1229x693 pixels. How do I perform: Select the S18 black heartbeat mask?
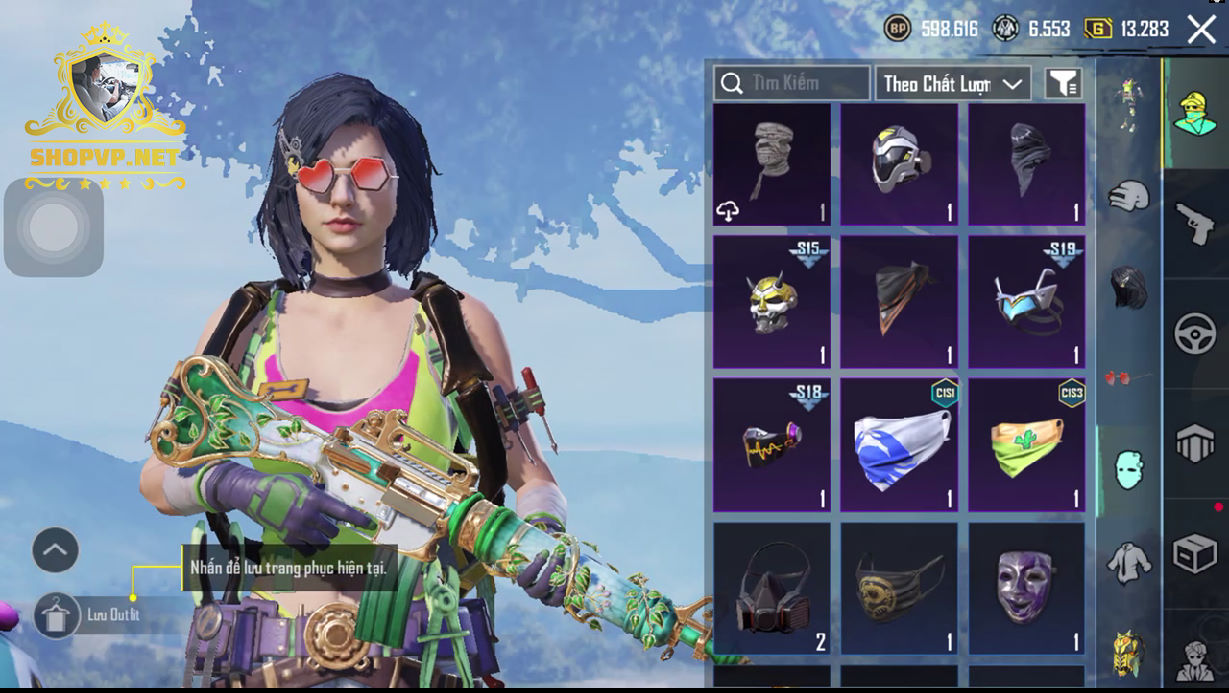(771, 444)
